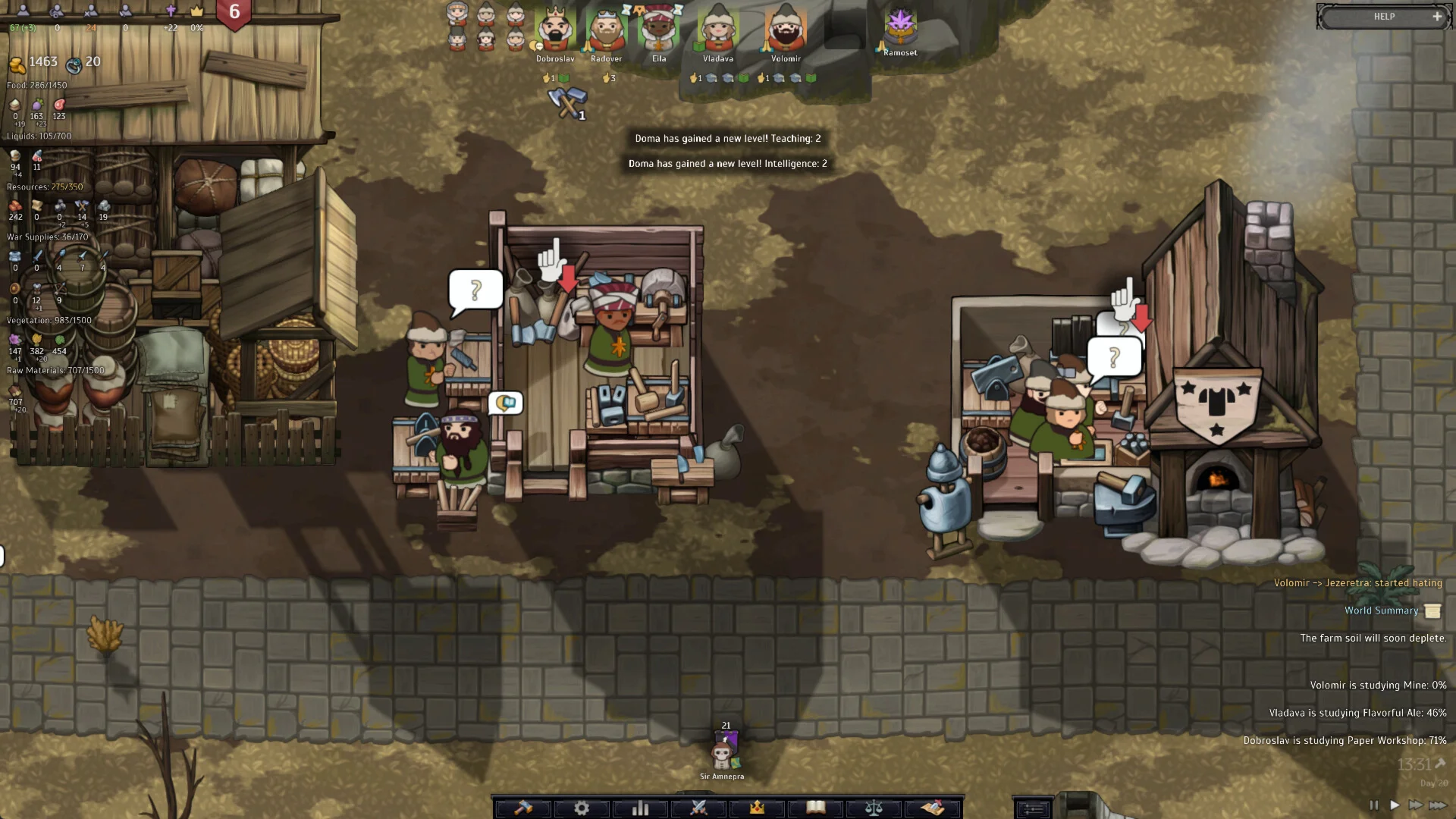Select Eila's portrait
Viewport: 1456px width, 819px height.
pyautogui.click(x=658, y=30)
